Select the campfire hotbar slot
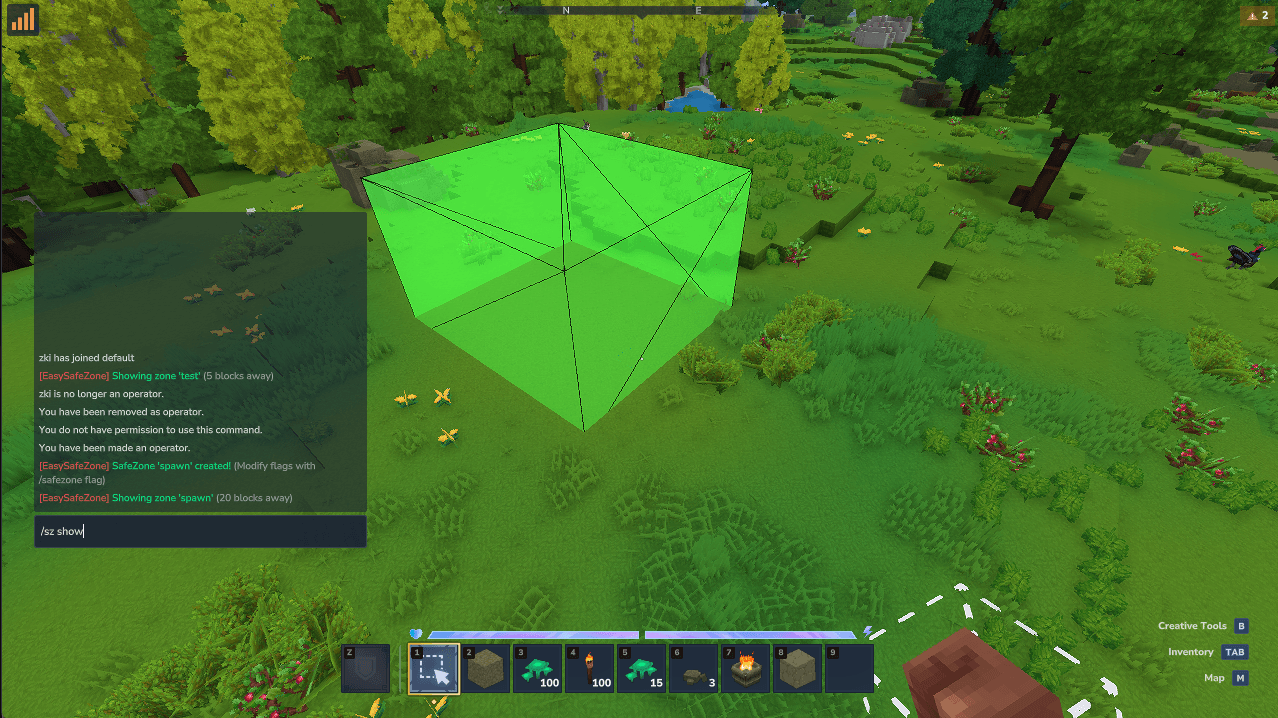 click(746, 668)
